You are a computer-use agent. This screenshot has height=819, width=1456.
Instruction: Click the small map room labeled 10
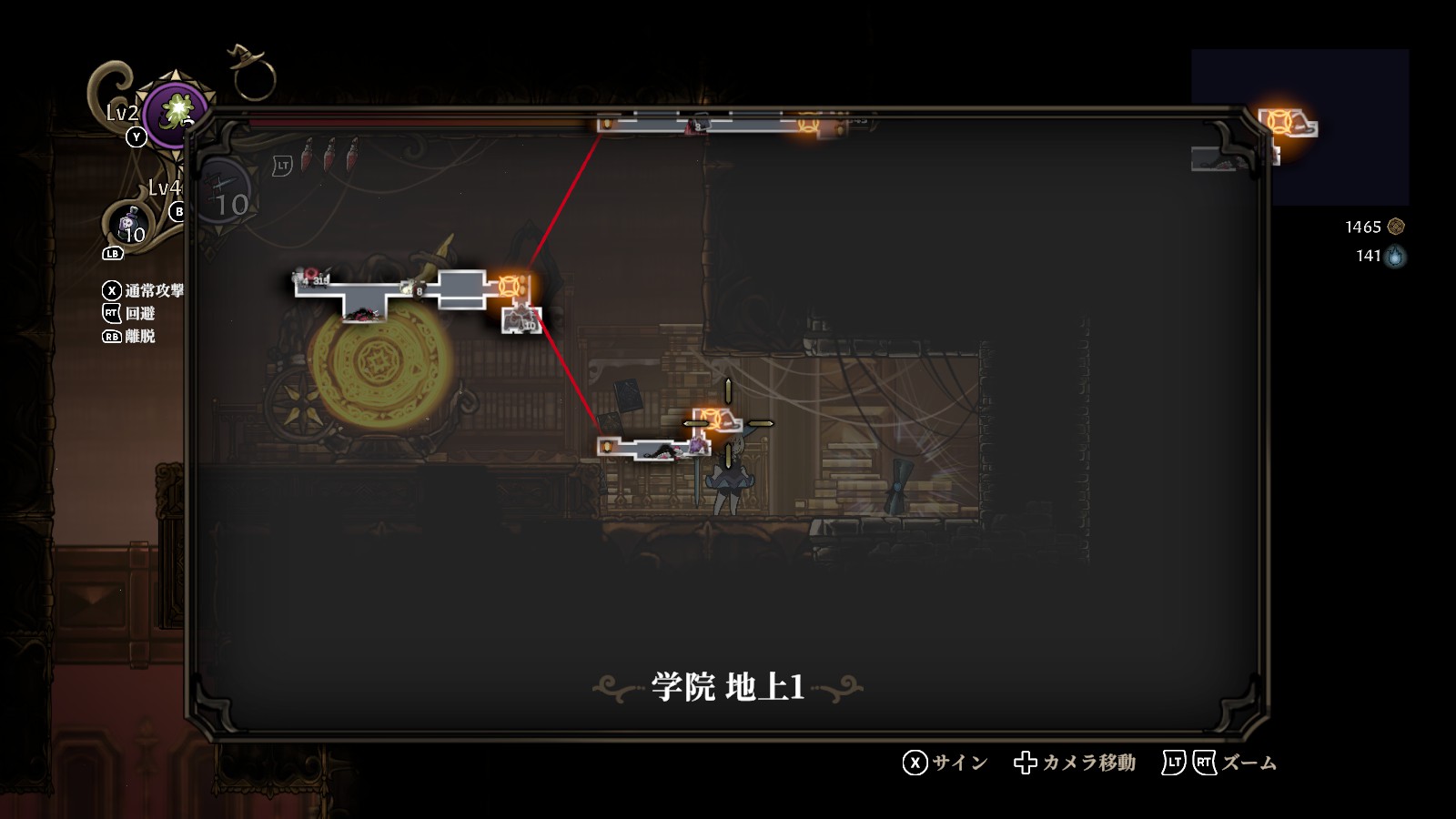(x=522, y=320)
